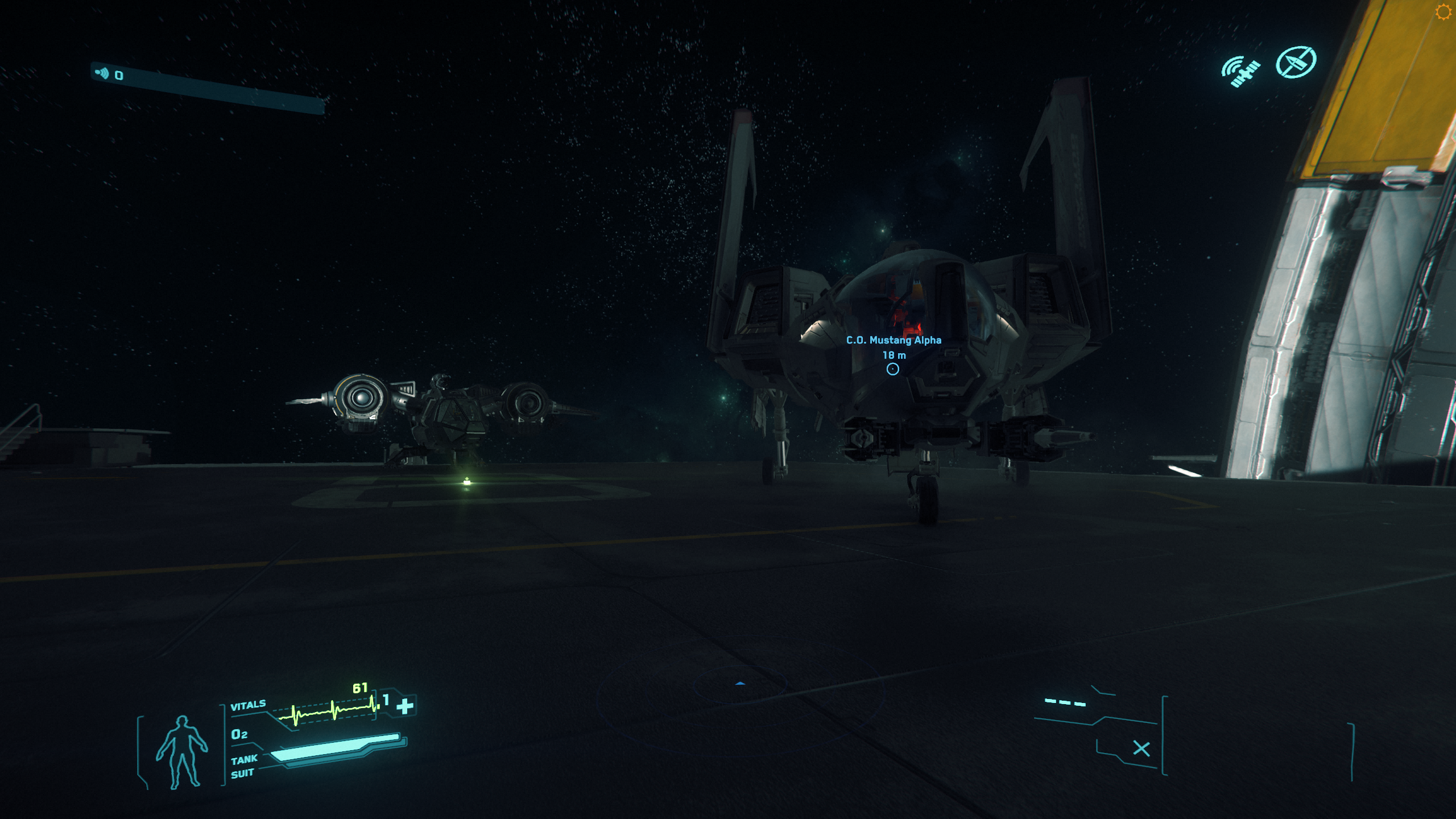Click the voice chat speaker icon

click(102, 73)
